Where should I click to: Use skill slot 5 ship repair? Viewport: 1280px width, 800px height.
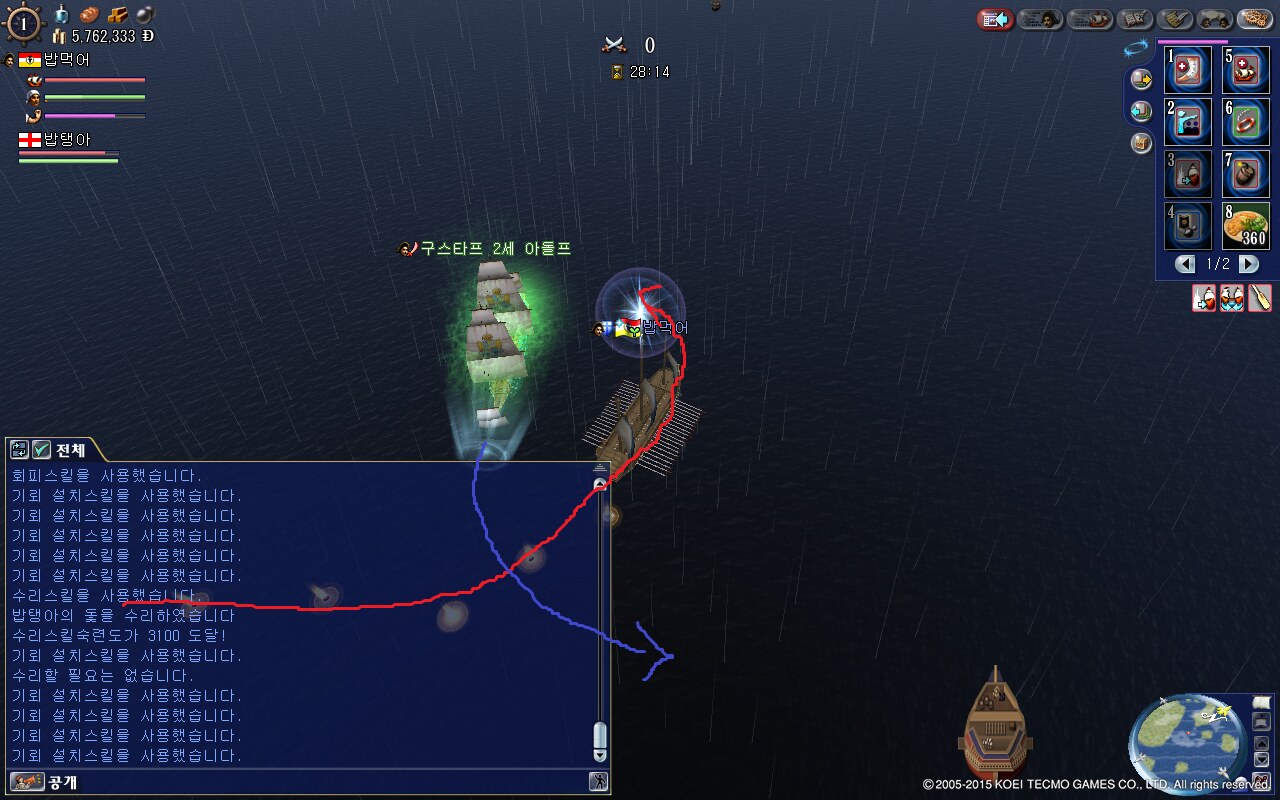pos(1246,70)
